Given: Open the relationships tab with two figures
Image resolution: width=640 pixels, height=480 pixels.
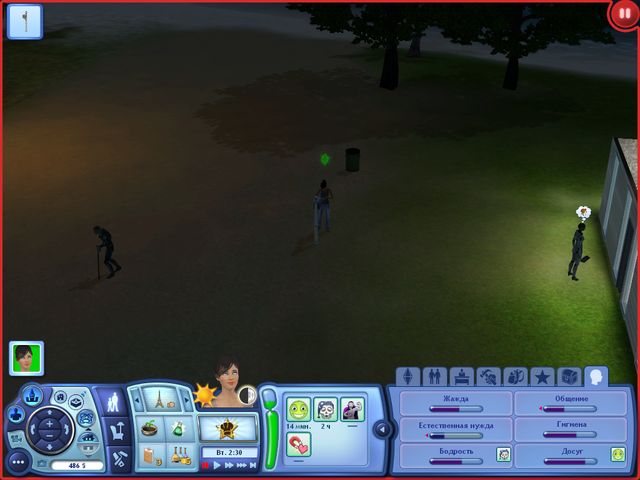Looking at the screenshot, I should 435,377.
